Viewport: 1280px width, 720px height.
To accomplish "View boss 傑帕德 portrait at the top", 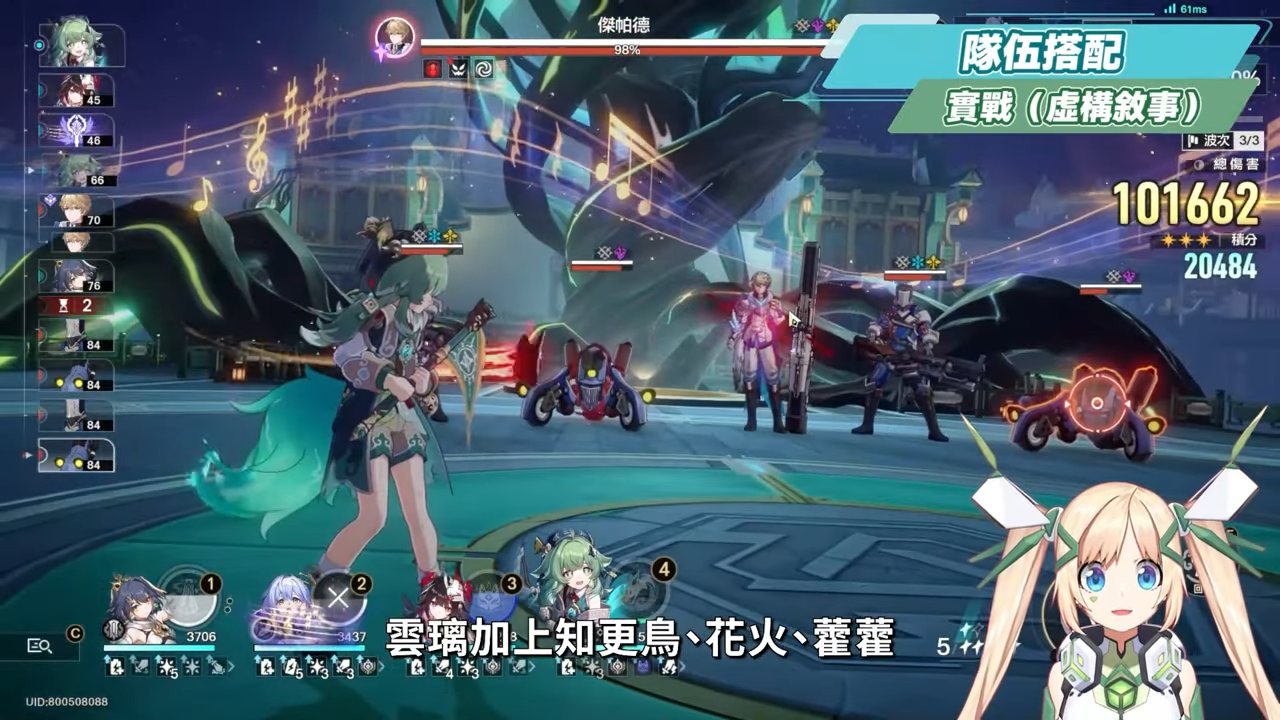I will (x=395, y=38).
